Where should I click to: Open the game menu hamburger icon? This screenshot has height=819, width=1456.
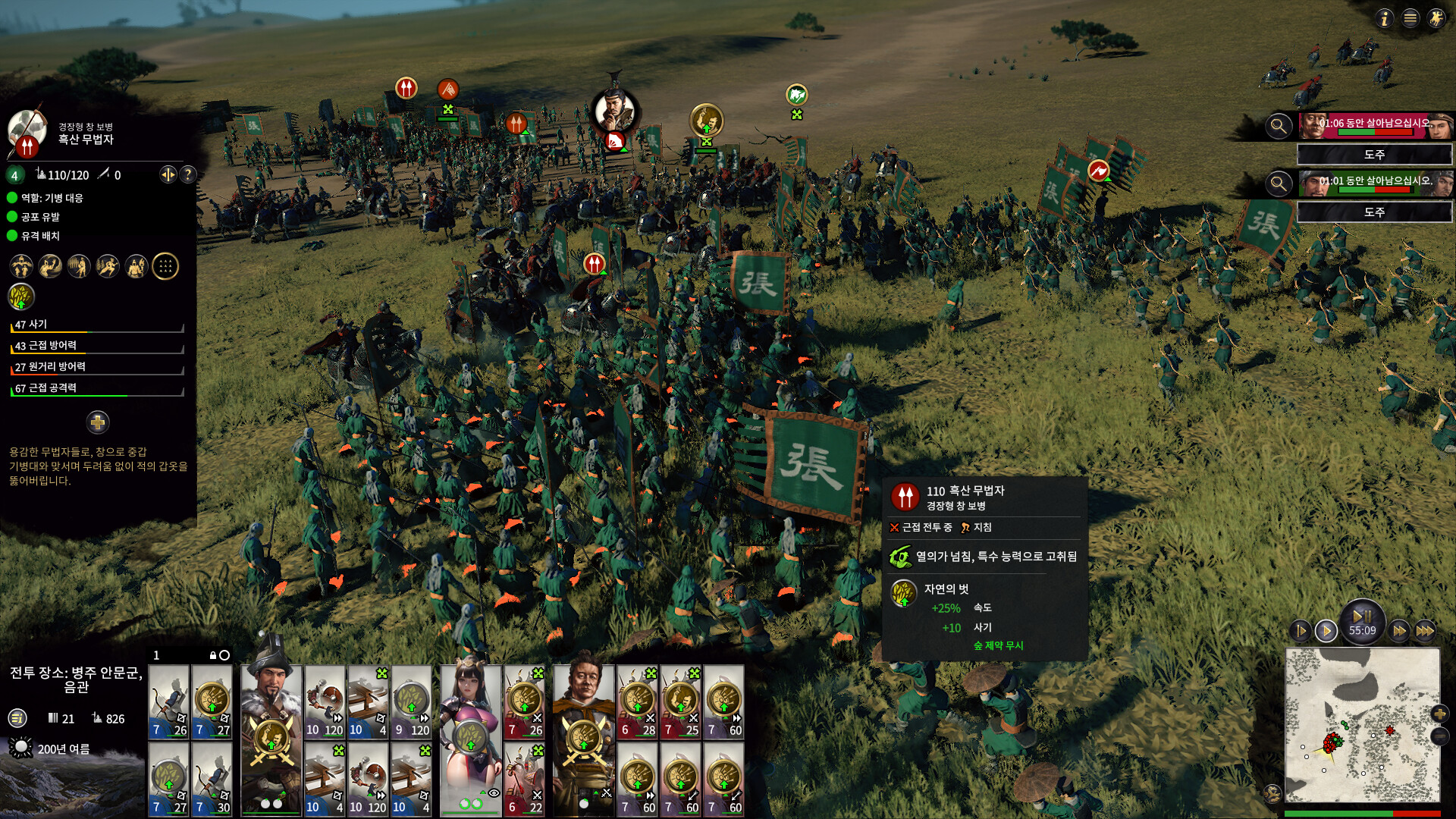pos(1410,18)
